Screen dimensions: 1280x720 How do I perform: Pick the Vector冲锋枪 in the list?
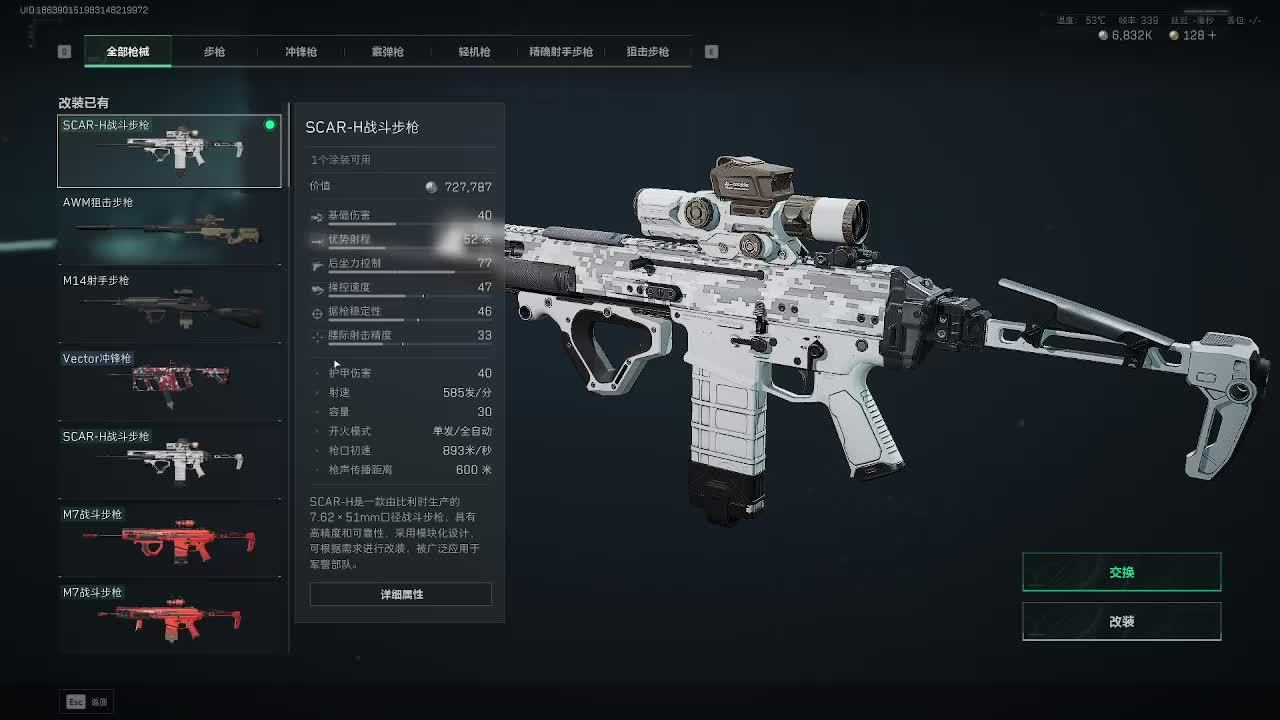point(169,384)
